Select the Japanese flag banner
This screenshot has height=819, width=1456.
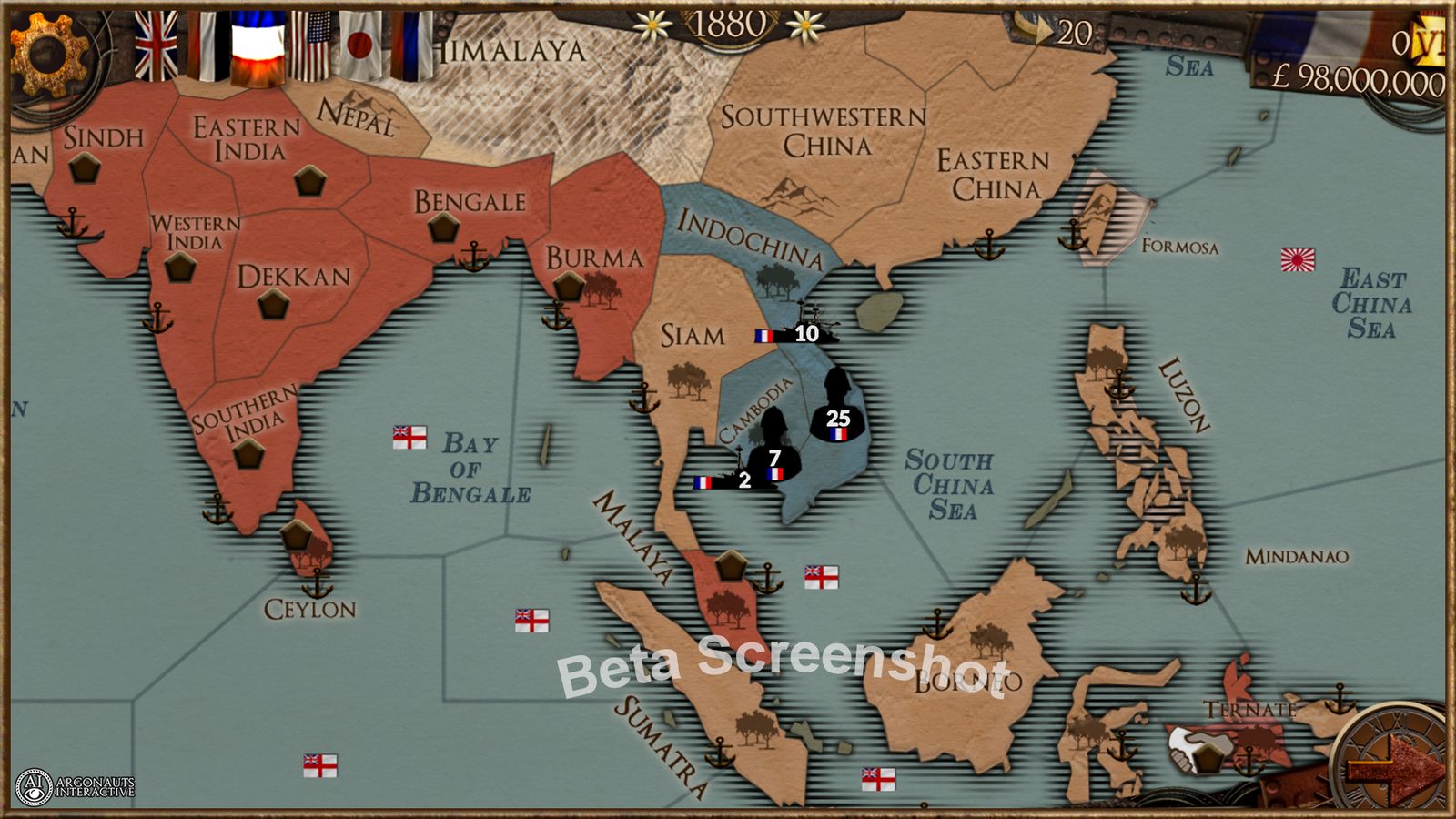coord(359,44)
